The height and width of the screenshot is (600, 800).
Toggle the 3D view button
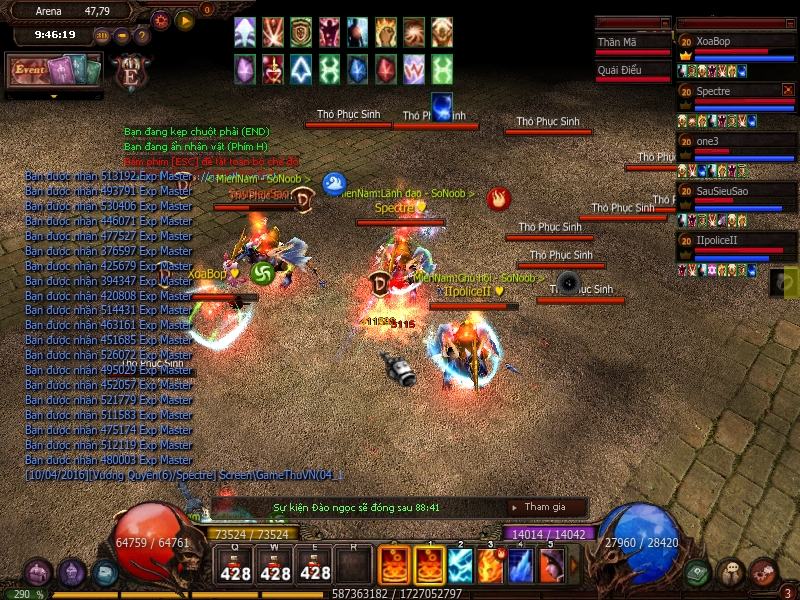tap(102, 35)
